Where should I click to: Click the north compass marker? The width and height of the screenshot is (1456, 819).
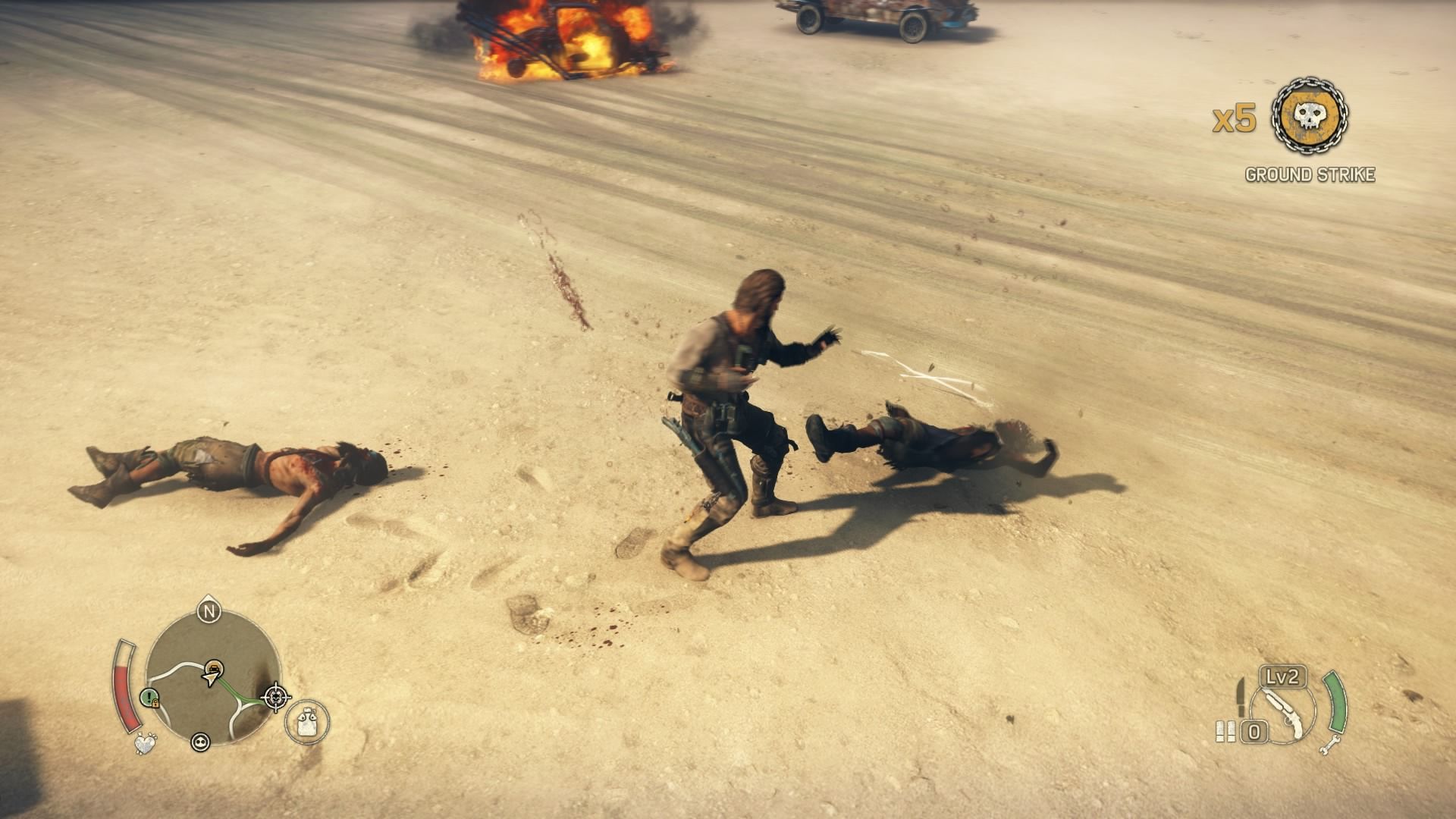pos(207,610)
